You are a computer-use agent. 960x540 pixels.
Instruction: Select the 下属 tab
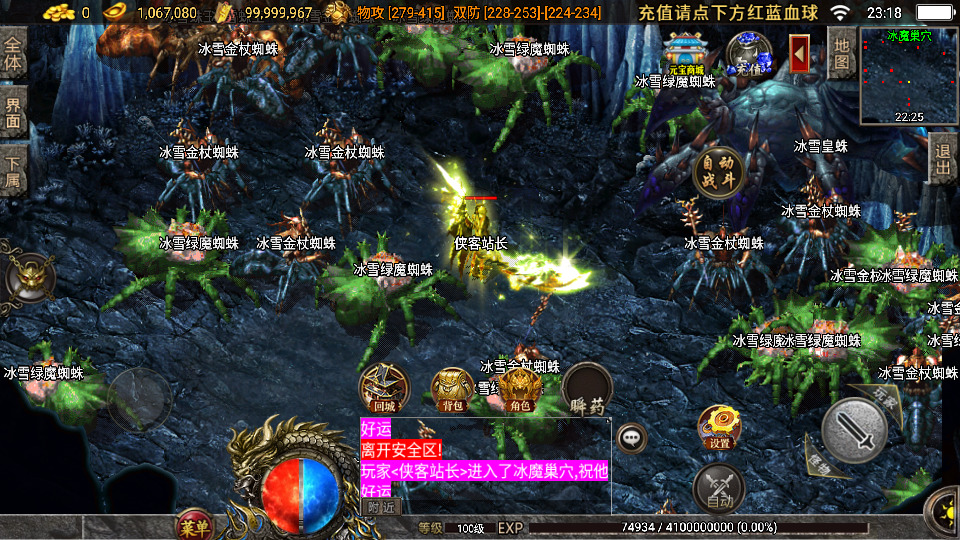click(x=13, y=170)
